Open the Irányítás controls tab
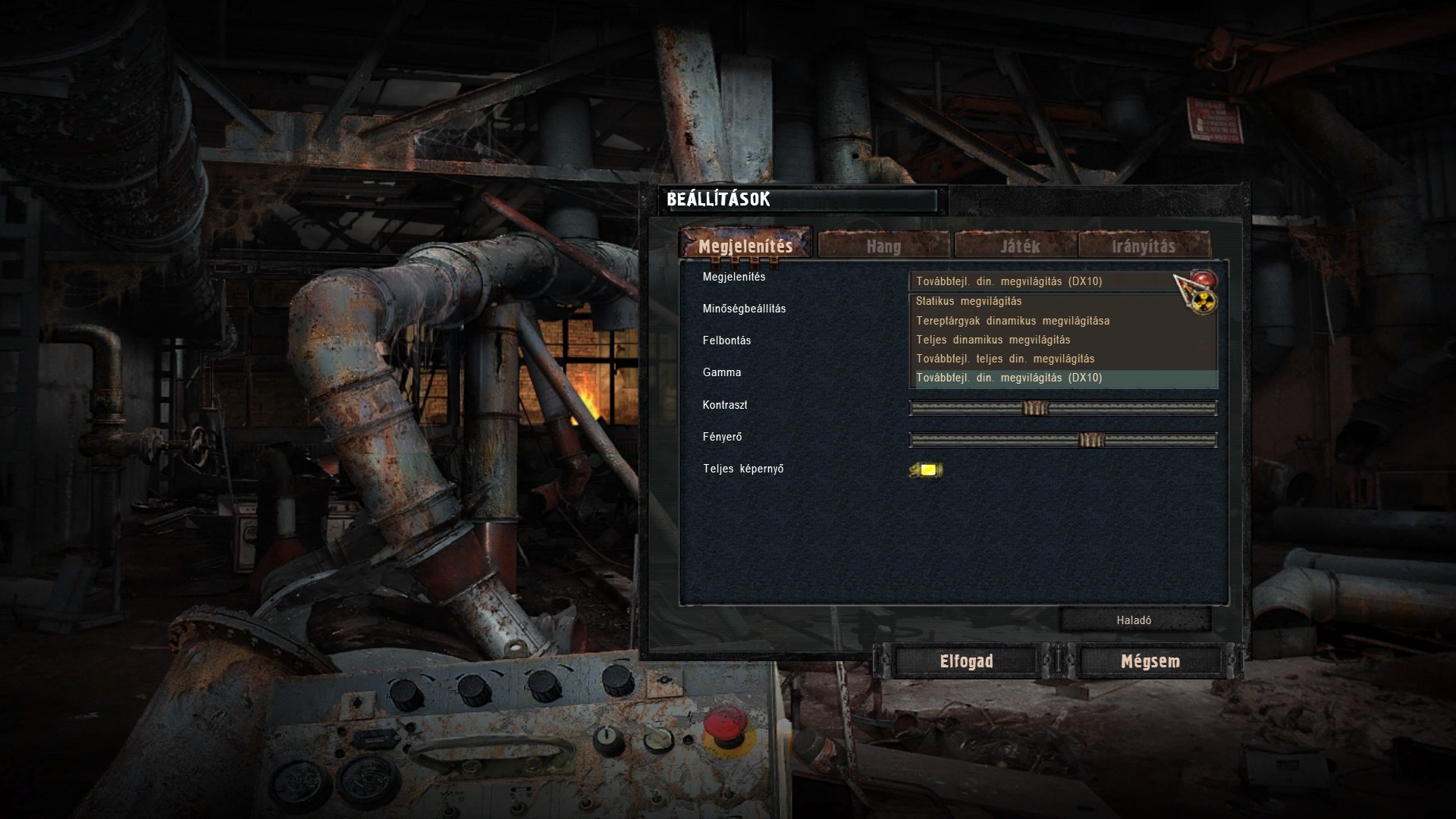This screenshot has width=1456, height=819. 1143,246
